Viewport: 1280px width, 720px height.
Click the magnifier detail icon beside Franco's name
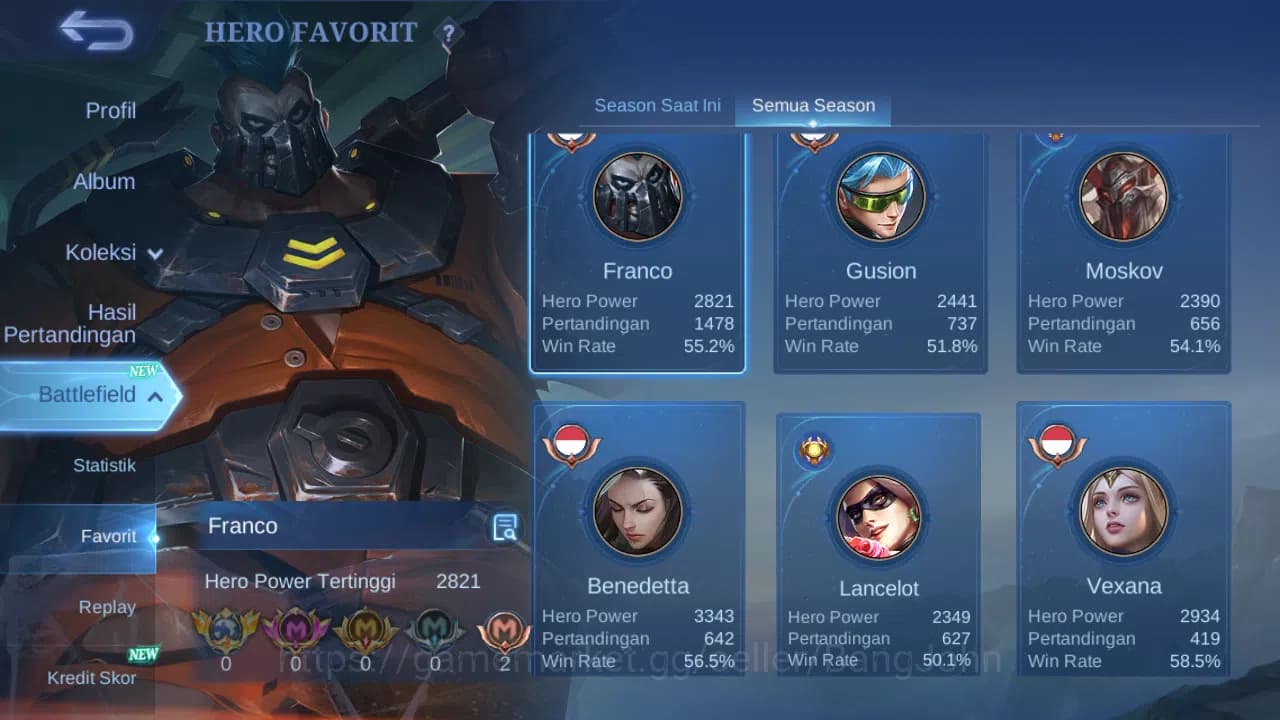pos(505,526)
